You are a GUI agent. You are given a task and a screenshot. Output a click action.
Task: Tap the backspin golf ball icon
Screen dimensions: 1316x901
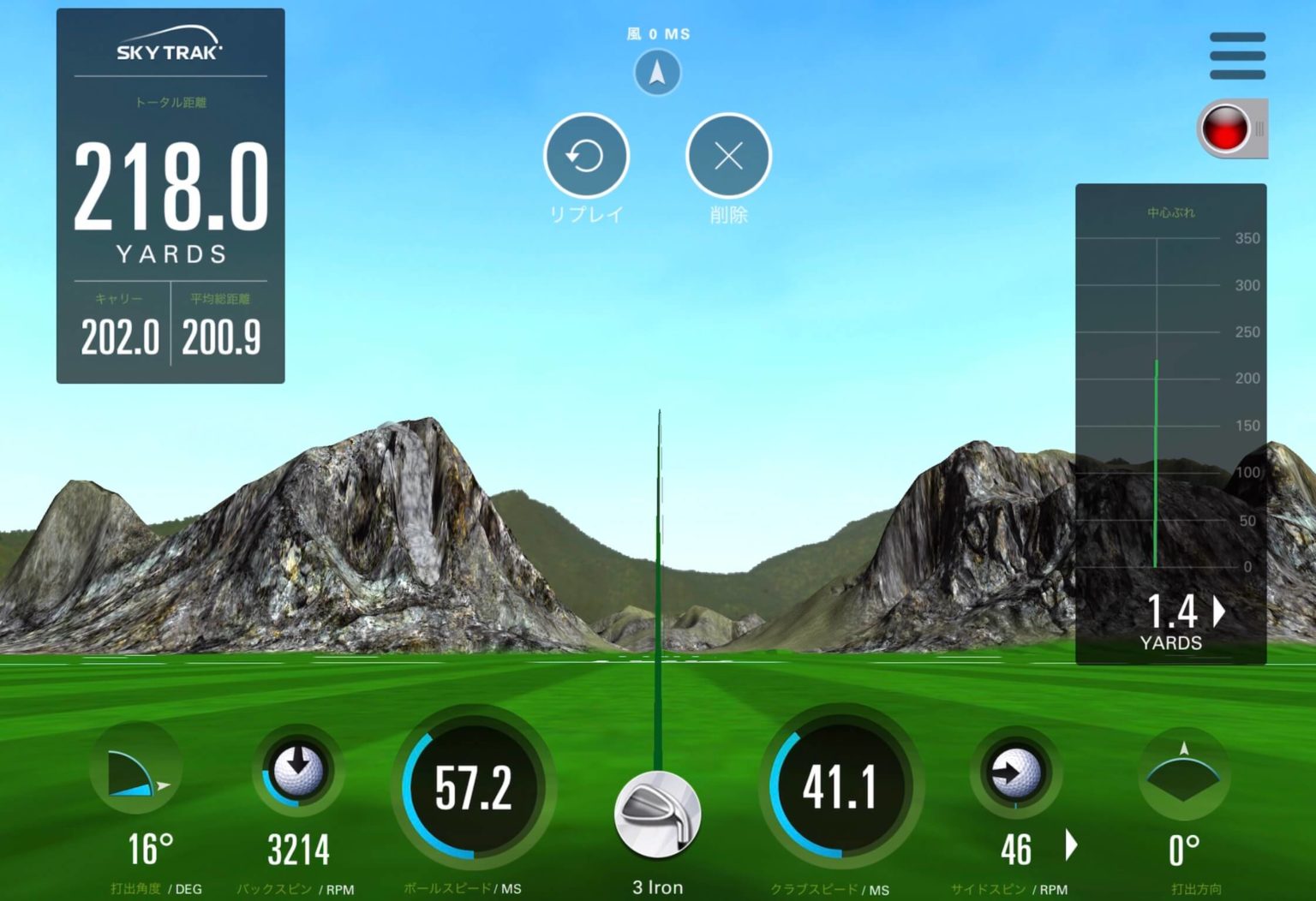(x=298, y=769)
